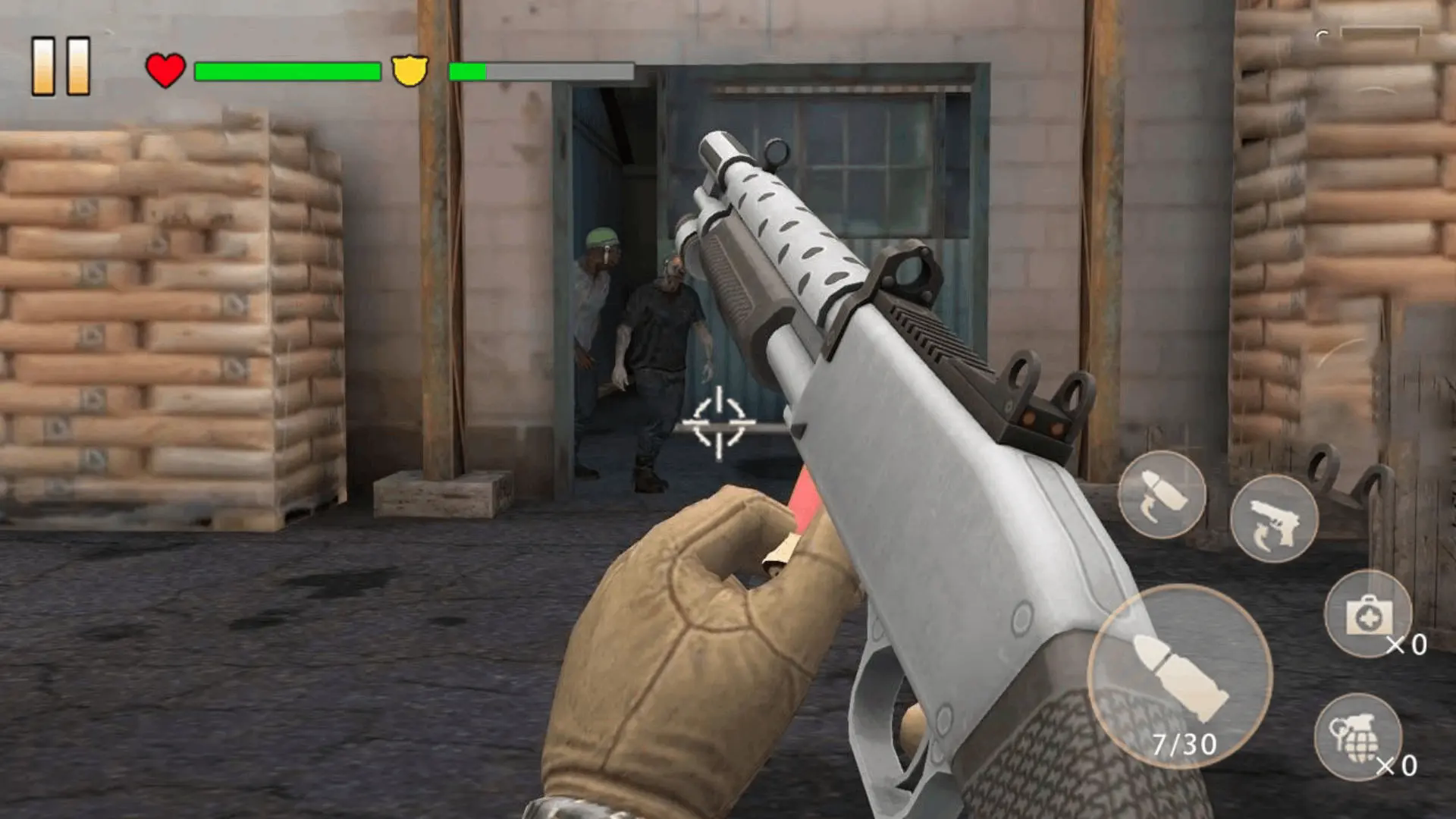
Task: Tap the large bullet fire button
Action: pyautogui.click(x=1179, y=676)
